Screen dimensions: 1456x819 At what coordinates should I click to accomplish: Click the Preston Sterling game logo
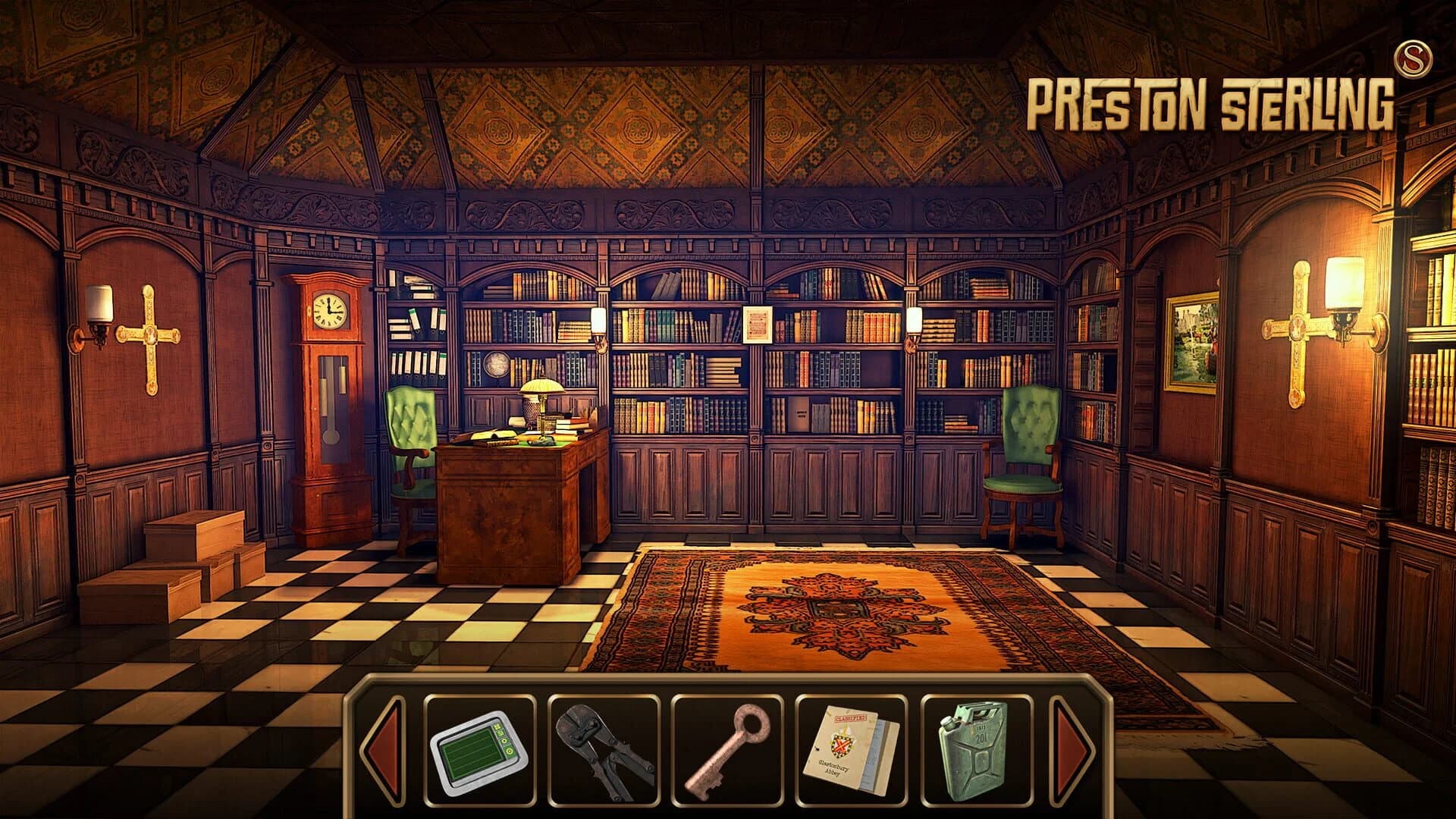pos(1212,102)
